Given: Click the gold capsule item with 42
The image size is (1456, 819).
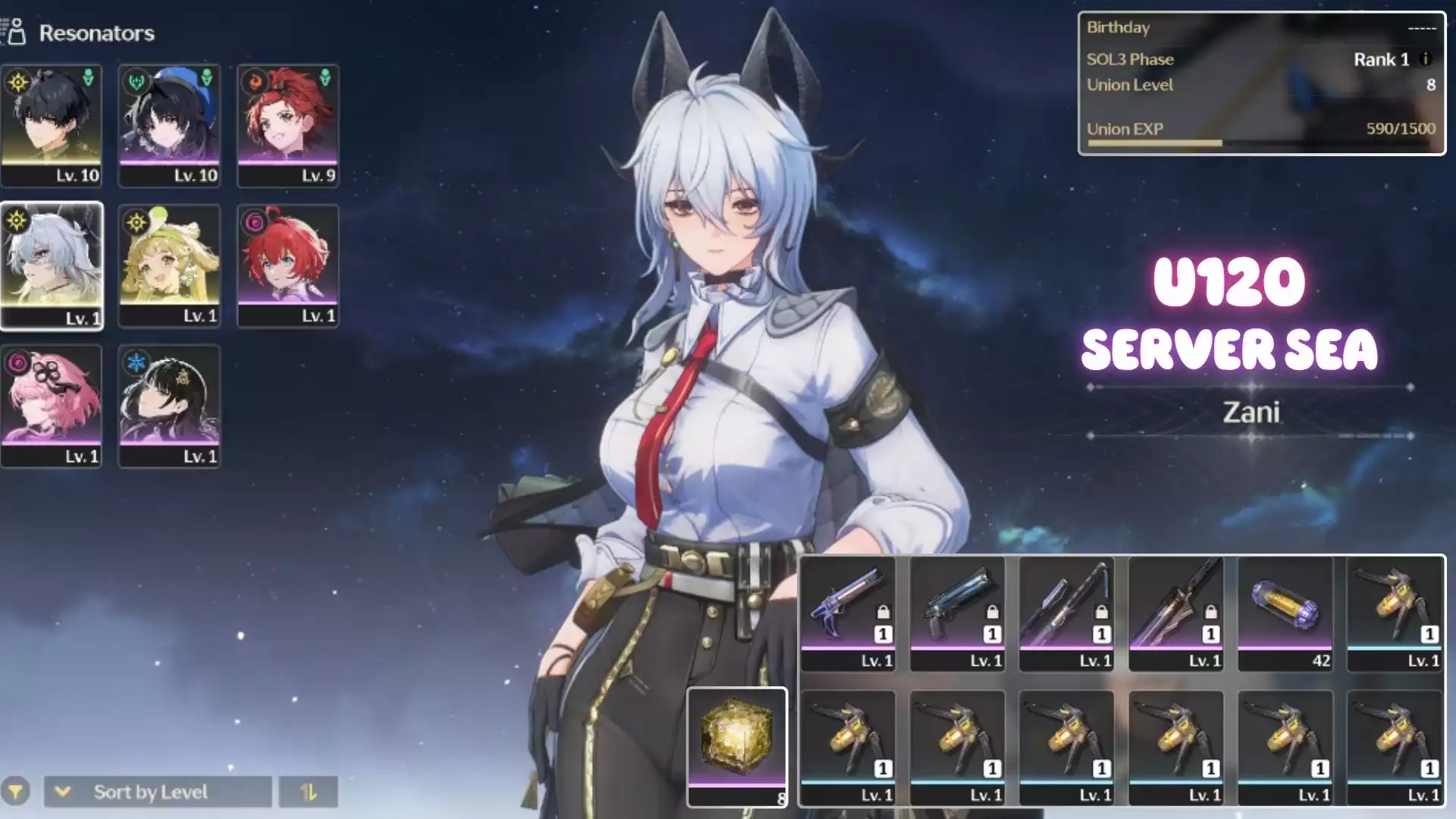Looking at the screenshot, I should pos(1285,613).
